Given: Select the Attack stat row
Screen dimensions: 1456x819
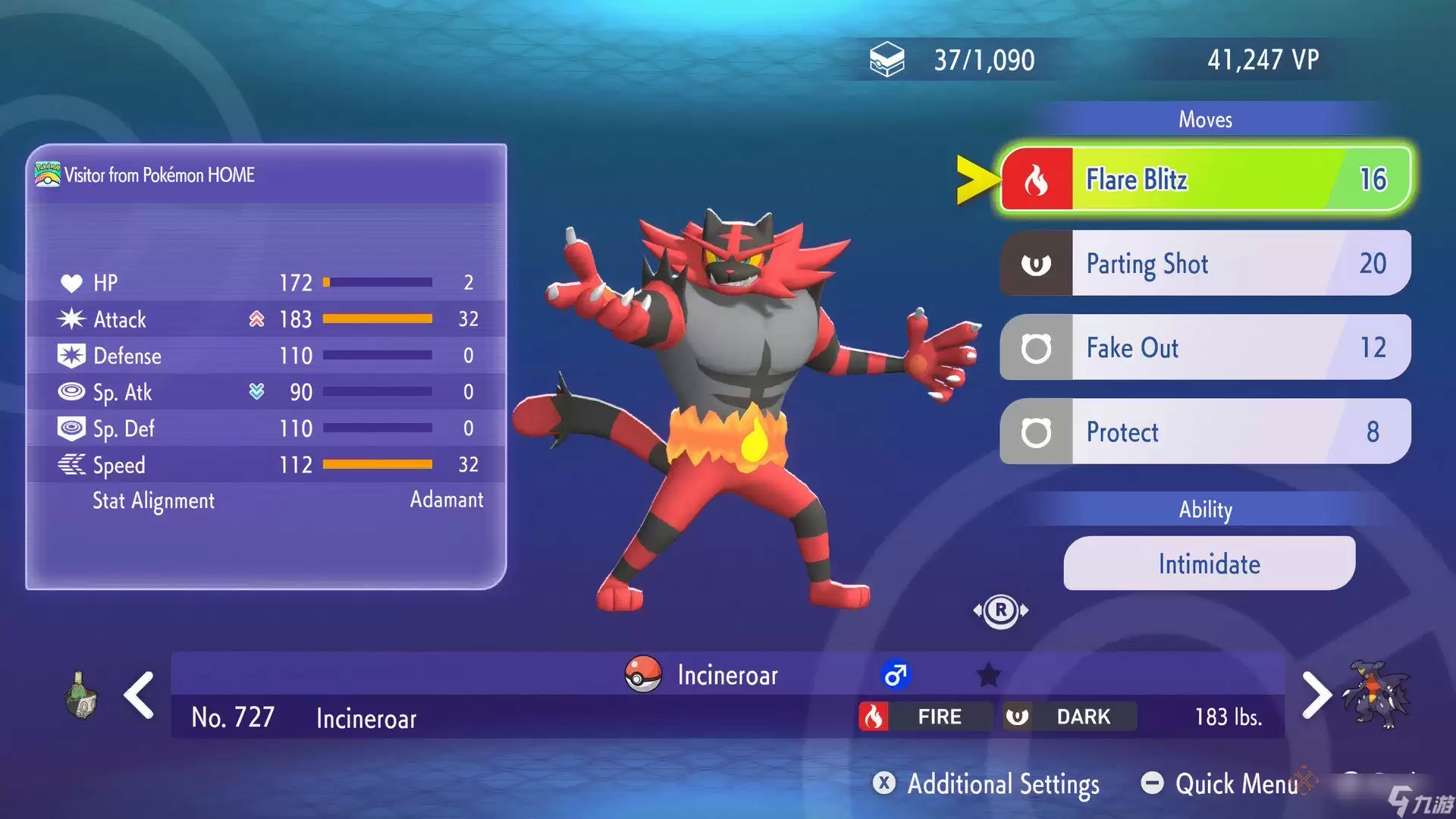Looking at the screenshot, I should point(265,319).
